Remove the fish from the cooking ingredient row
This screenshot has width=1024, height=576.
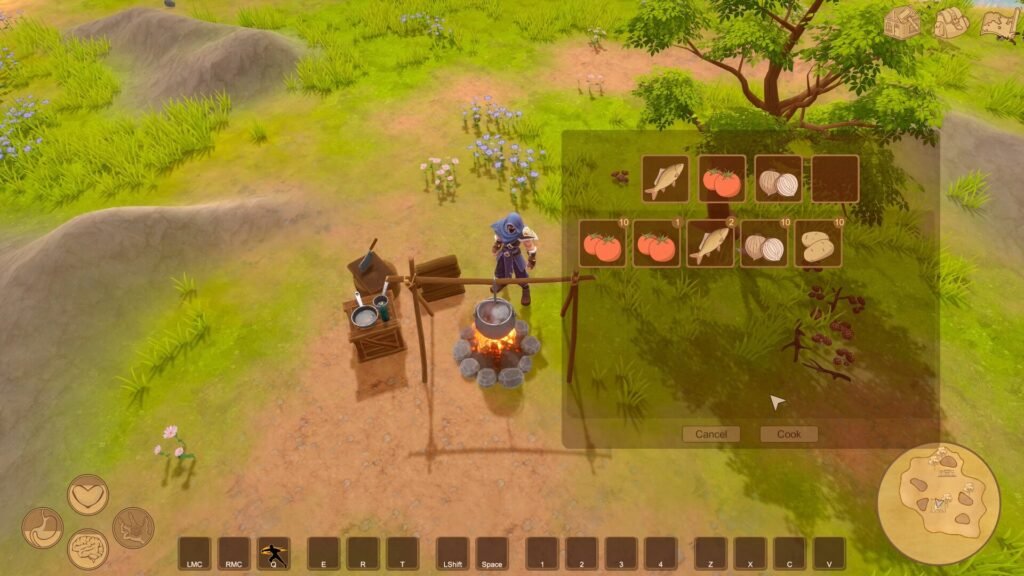(665, 179)
